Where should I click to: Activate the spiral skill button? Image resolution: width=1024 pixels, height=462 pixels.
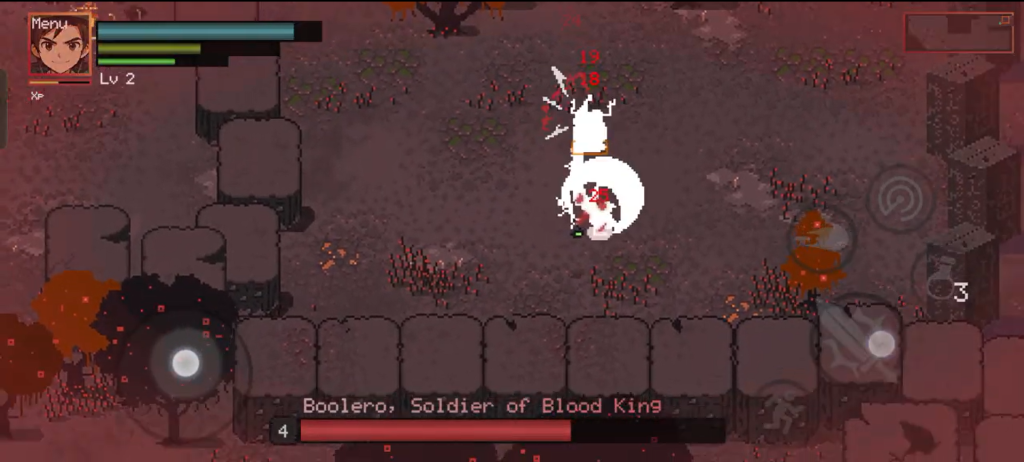point(901,199)
